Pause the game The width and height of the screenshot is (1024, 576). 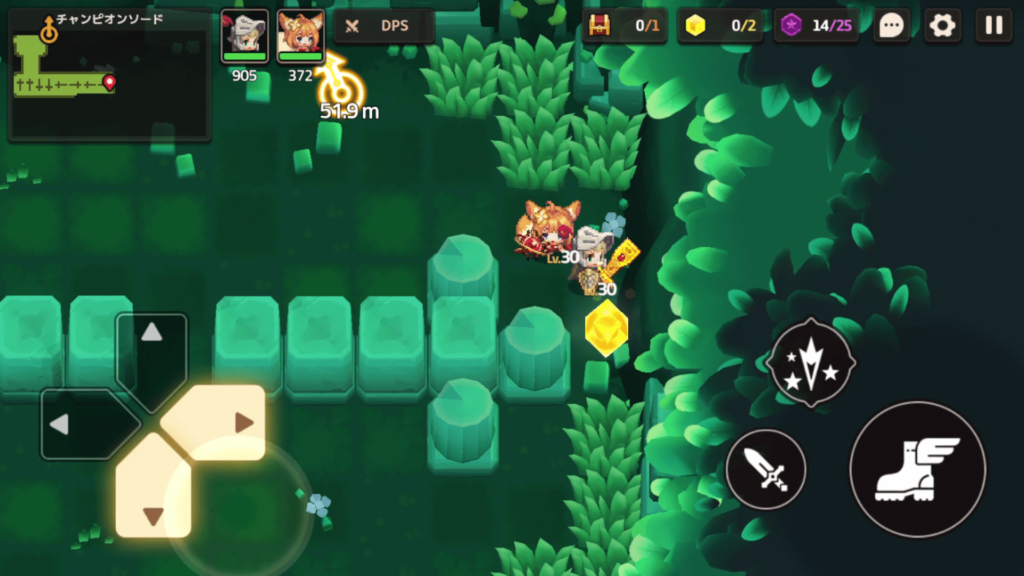(993, 26)
